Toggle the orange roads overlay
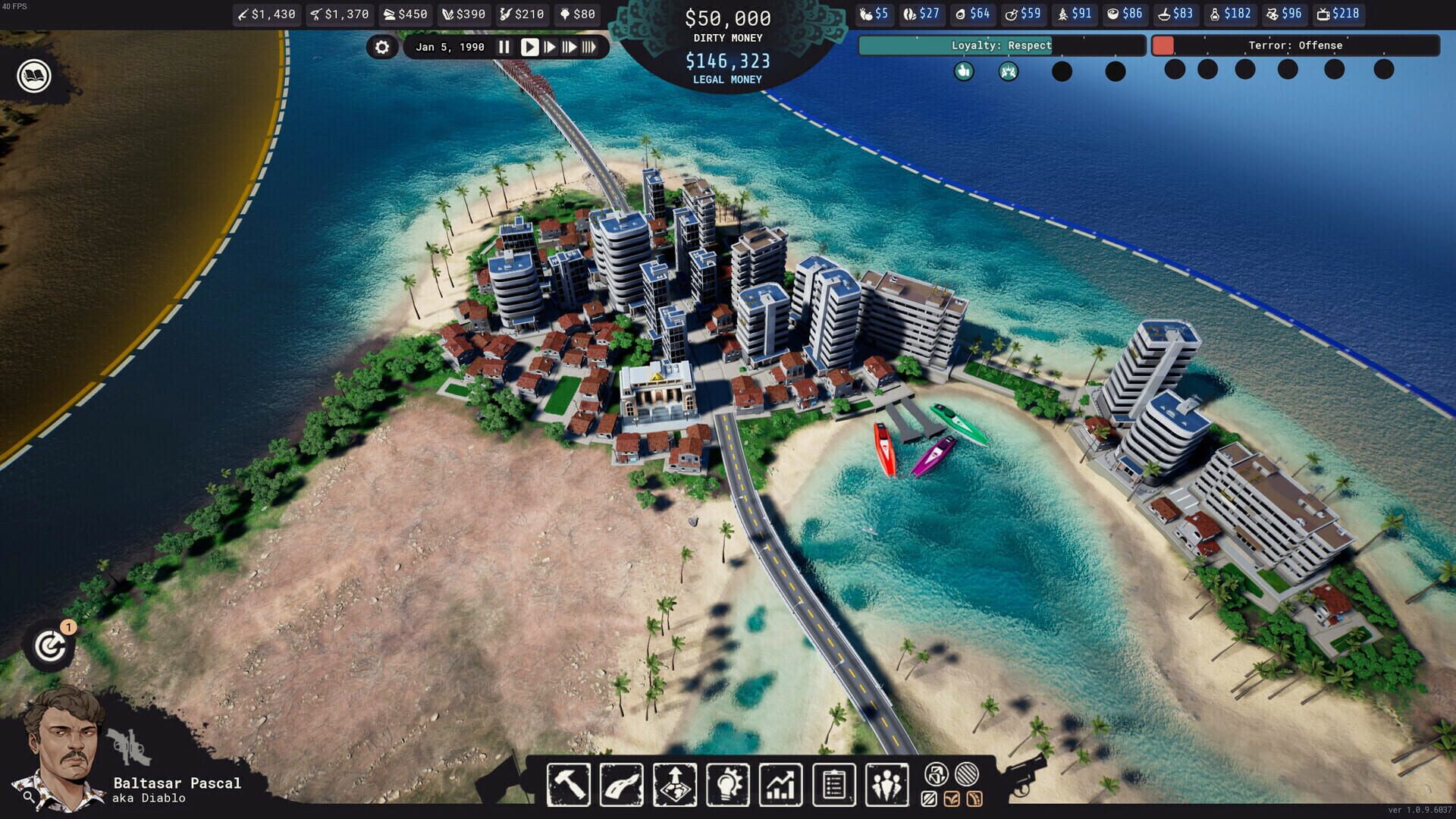 click(x=974, y=799)
